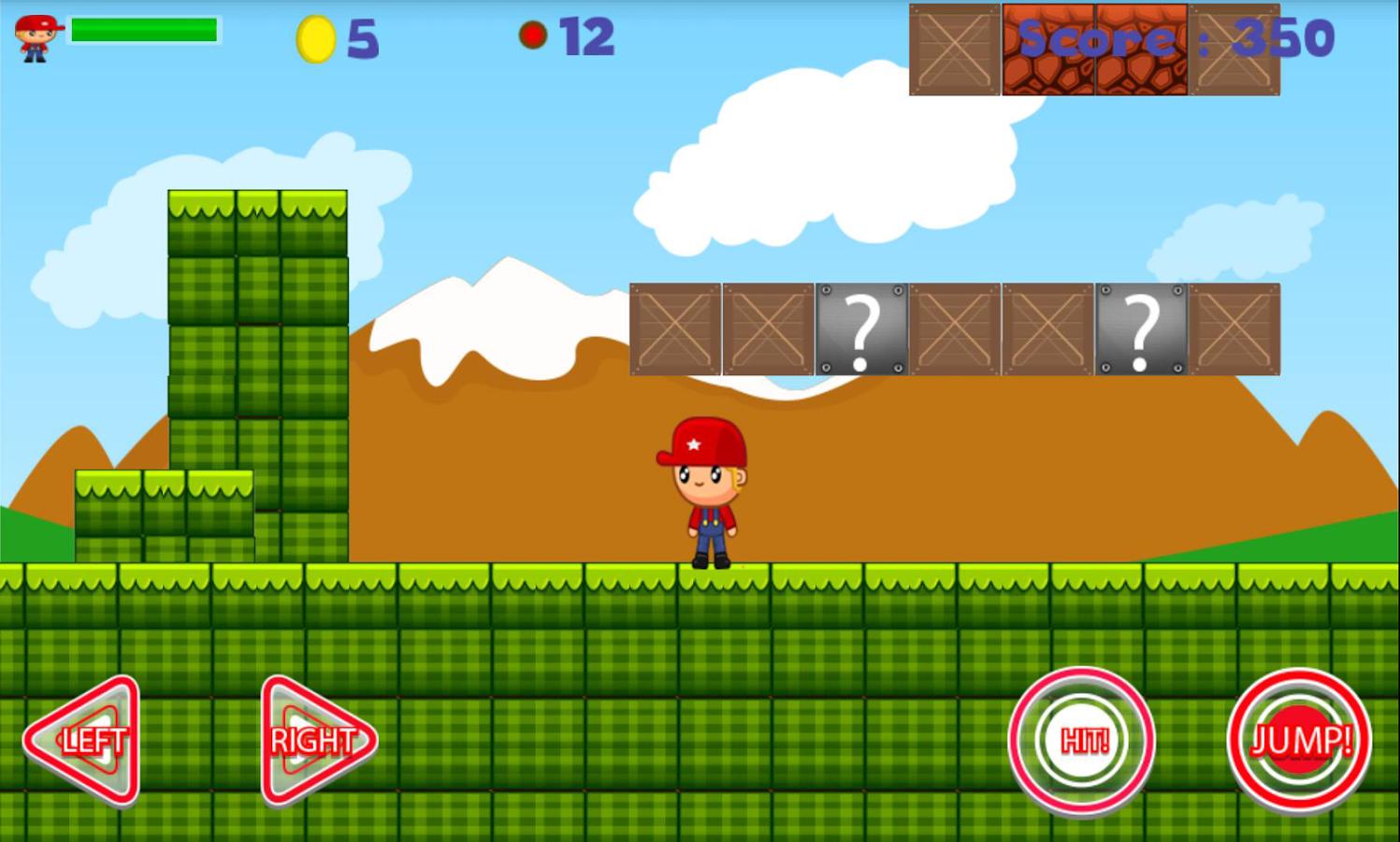This screenshot has height=842, width=1400.
Task: Click the red orb counter icon
Action: (x=533, y=36)
